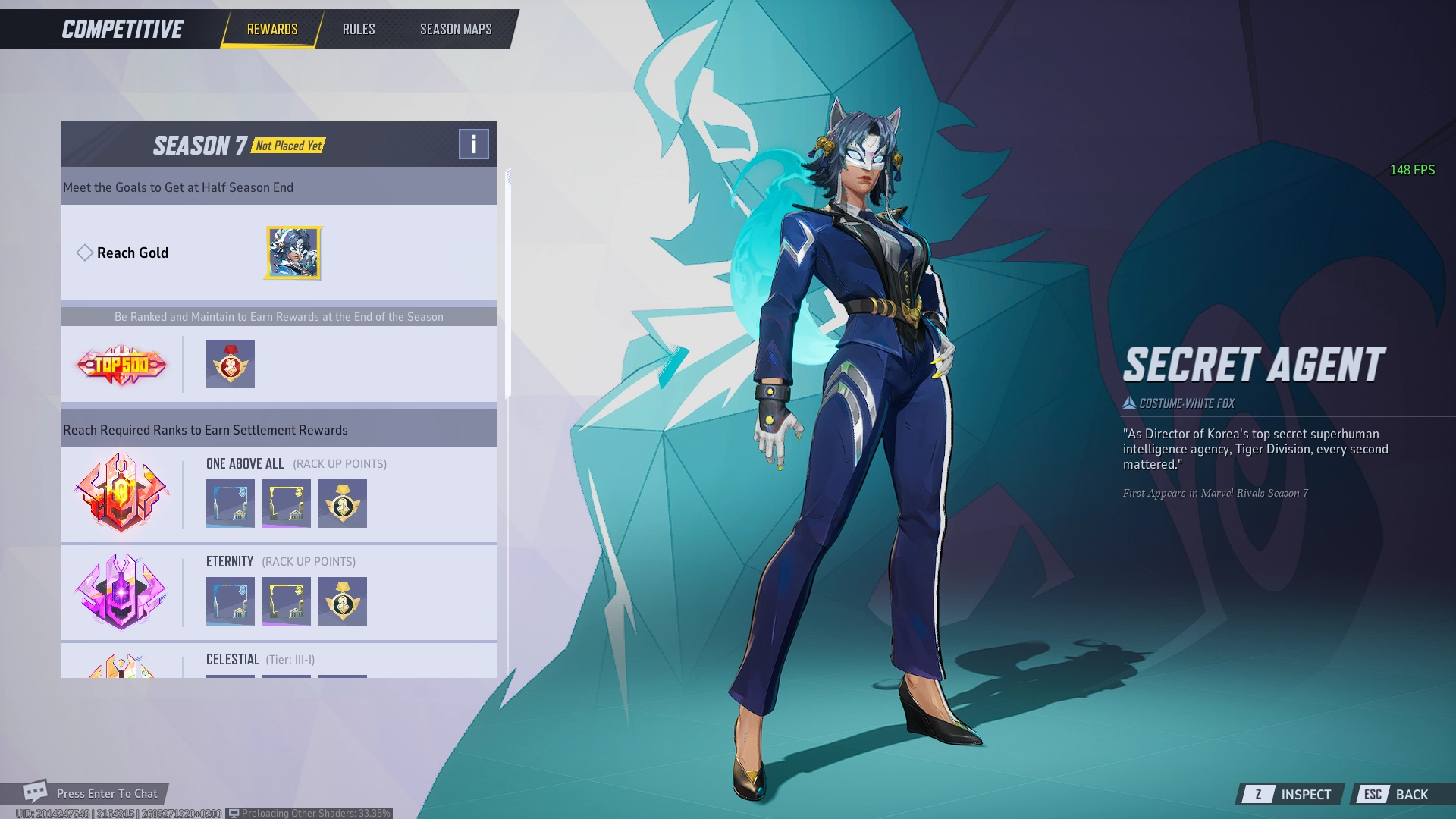Screen dimensions: 1456x819
Task: Select the Rewards tab
Action: point(272,29)
